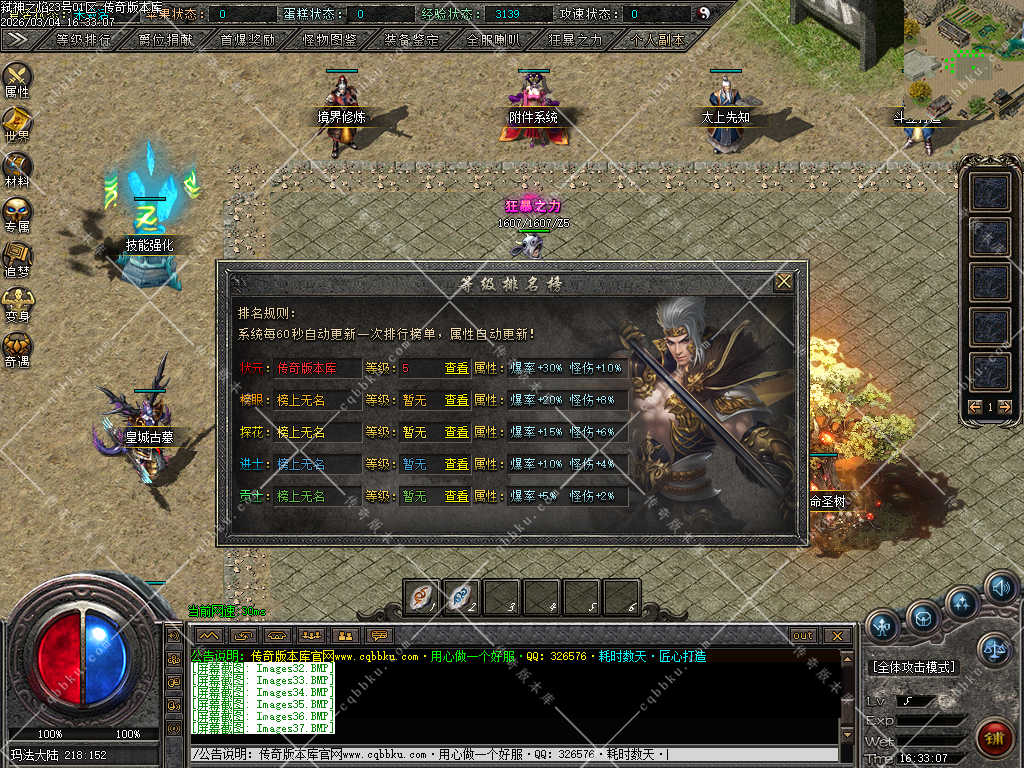Open the 专属 skull icon
The width and height of the screenshot is (1024, 768).
click(17, 212)
